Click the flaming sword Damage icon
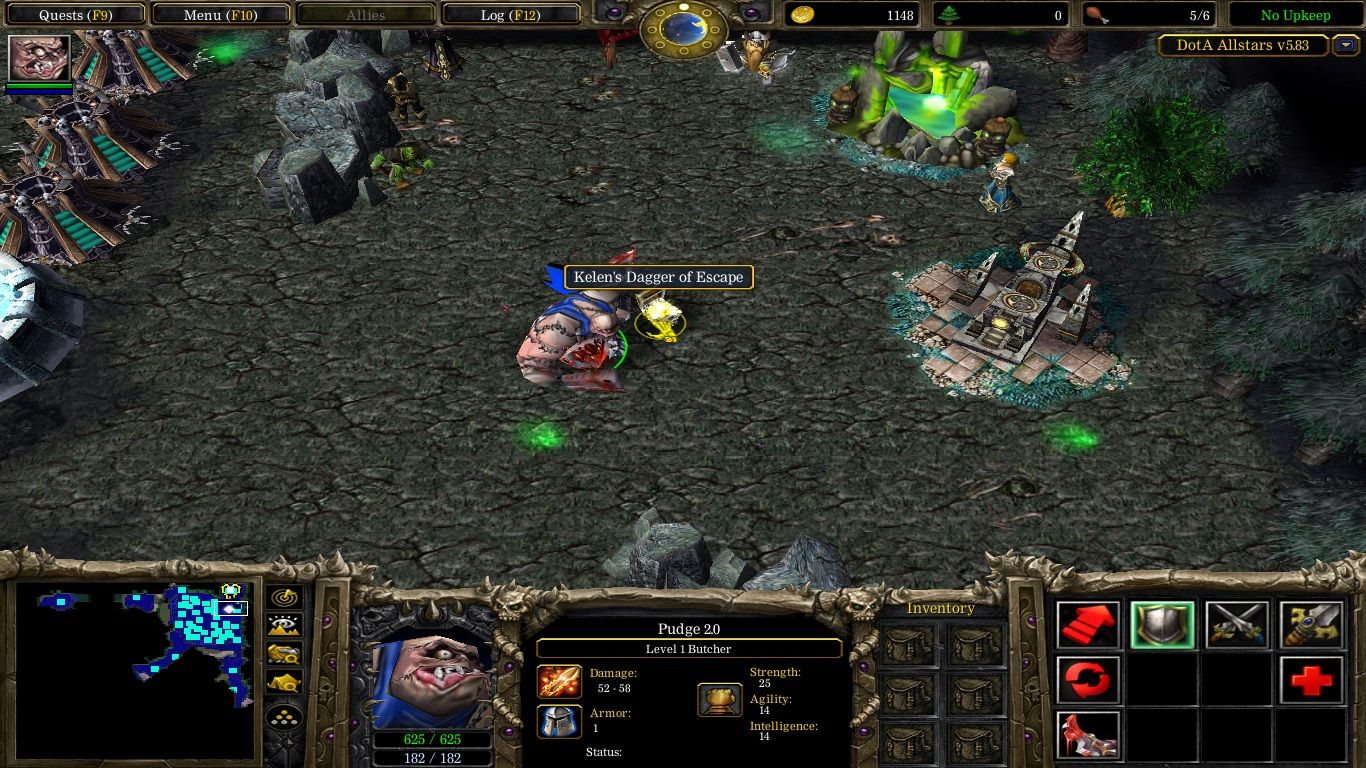Image resolution: width=1366 pixels, height=768 pixels. (x=558, y=681)
